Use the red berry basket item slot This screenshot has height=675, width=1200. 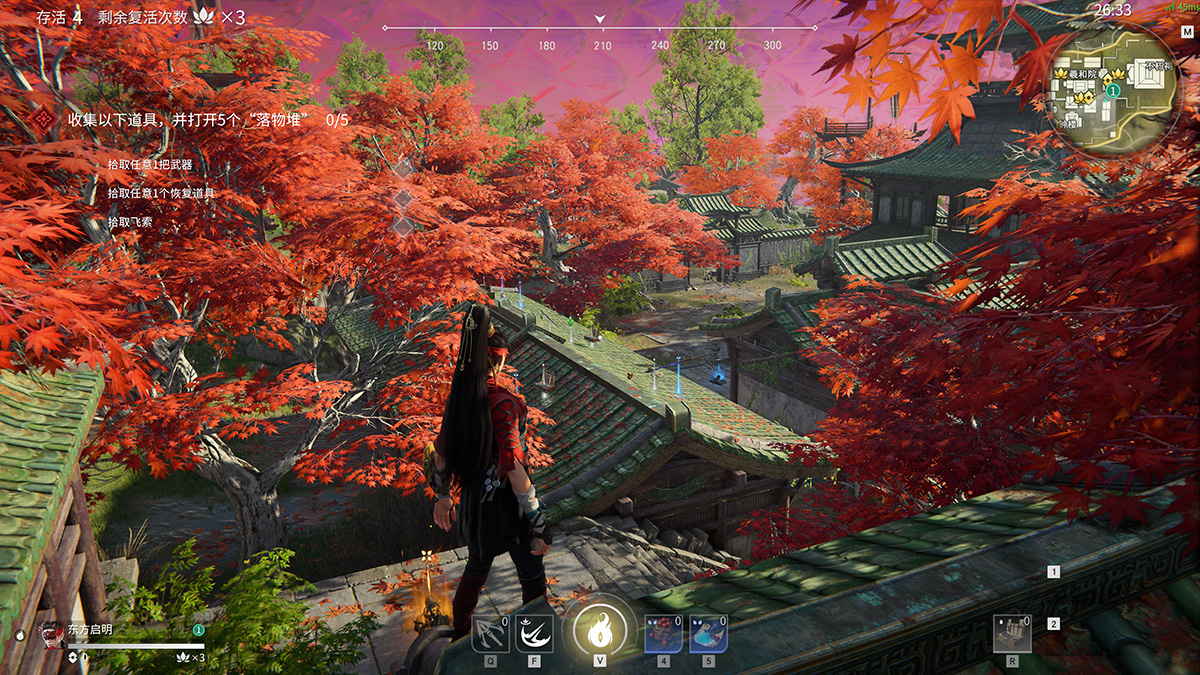pos(663,633)
